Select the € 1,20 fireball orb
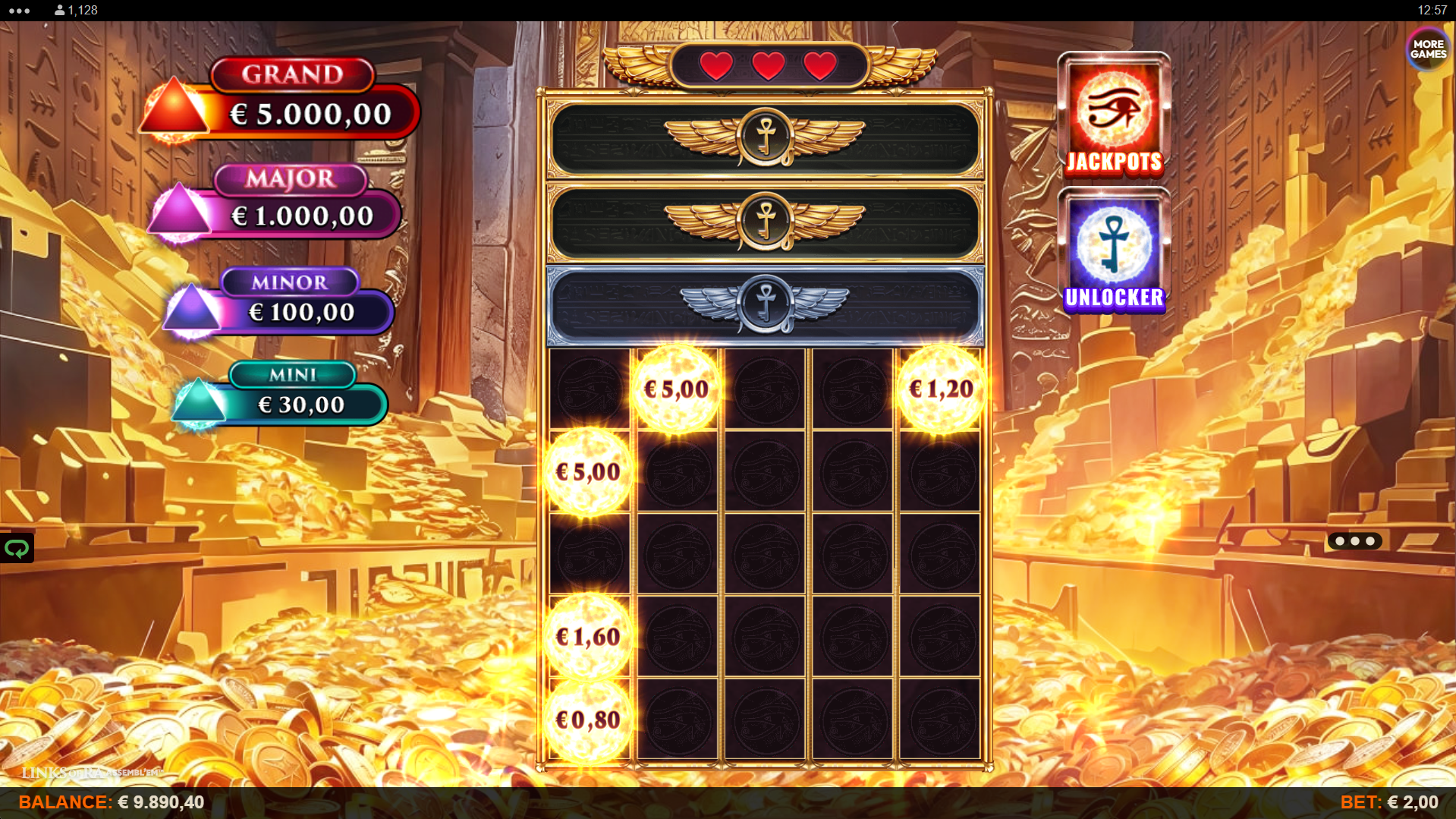 tap(939, 389)
